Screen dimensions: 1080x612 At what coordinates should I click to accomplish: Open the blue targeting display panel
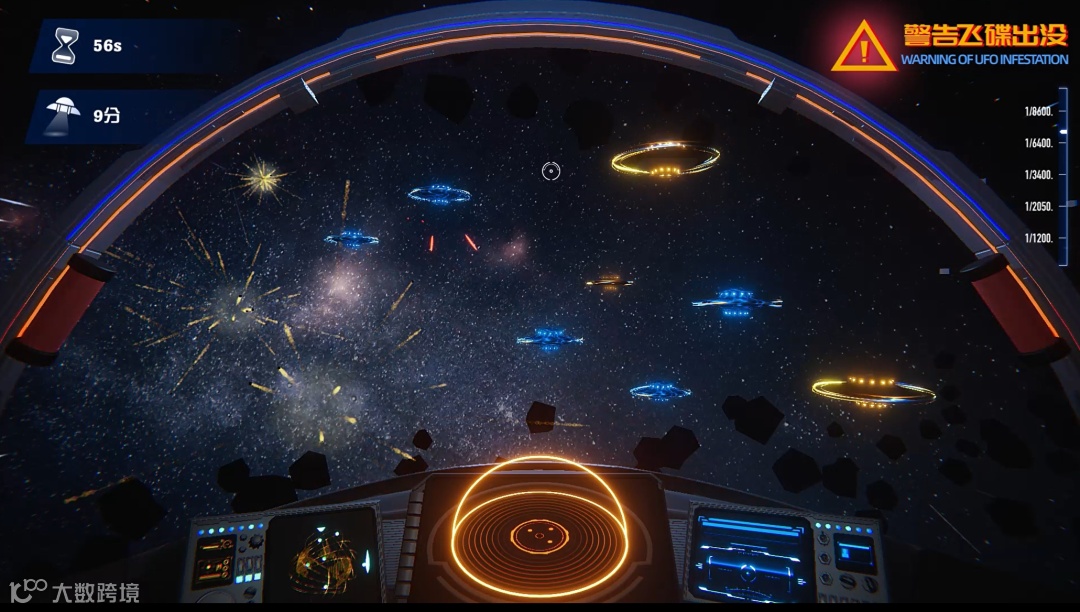click(x=747, y=557)
